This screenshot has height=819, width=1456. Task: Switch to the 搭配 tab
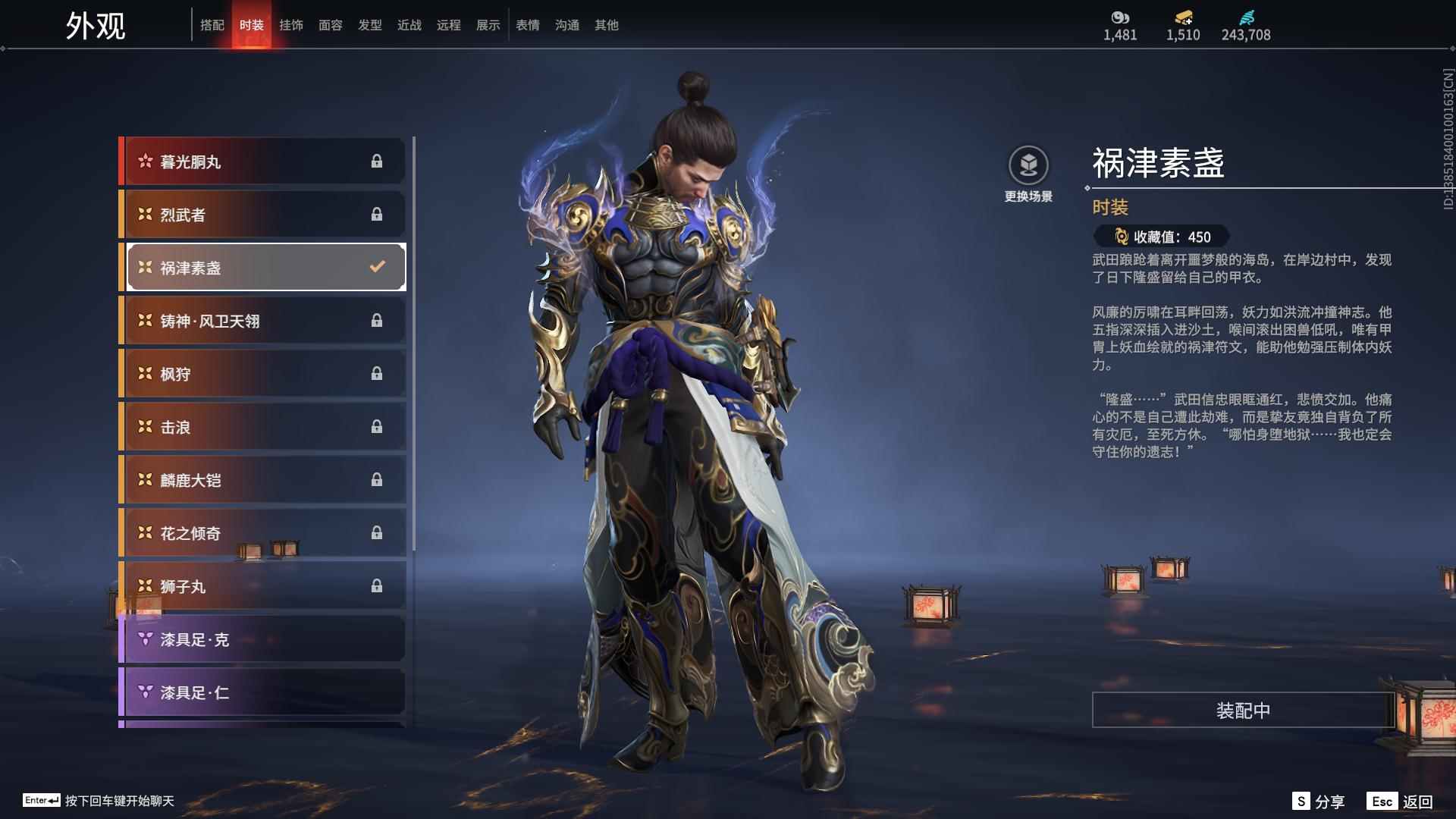213,24
